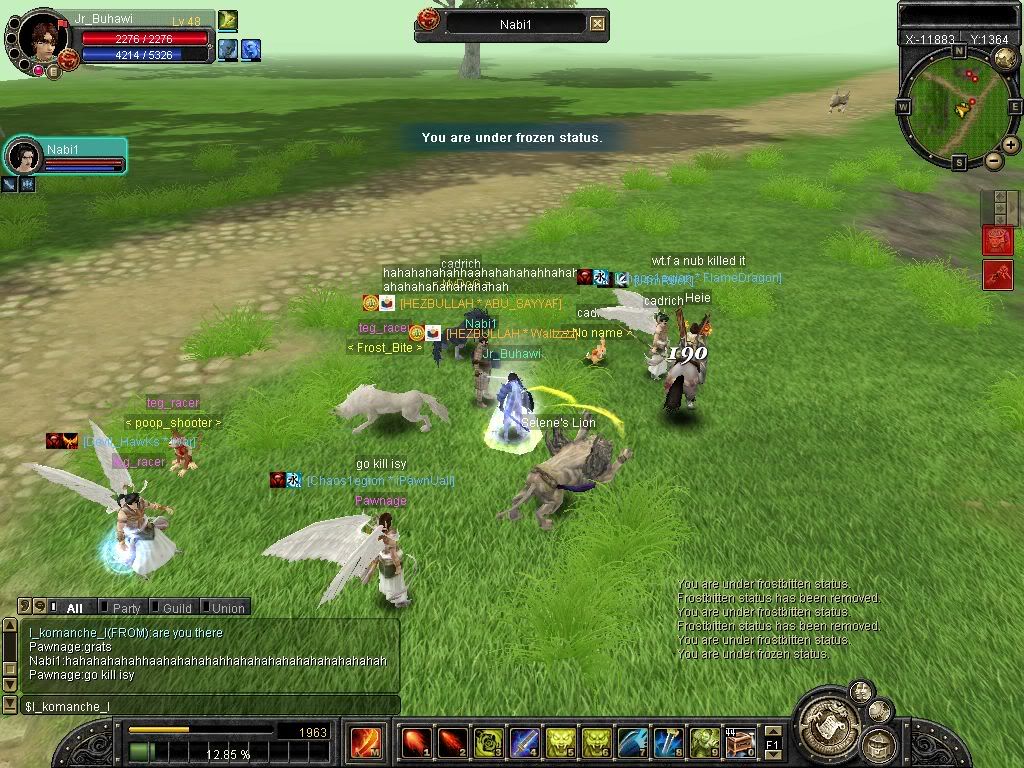Image resolution: width=1024 pixels, height=768 pixels.
Task: Close the Nabi1 target window
Action: coord(597,23)
